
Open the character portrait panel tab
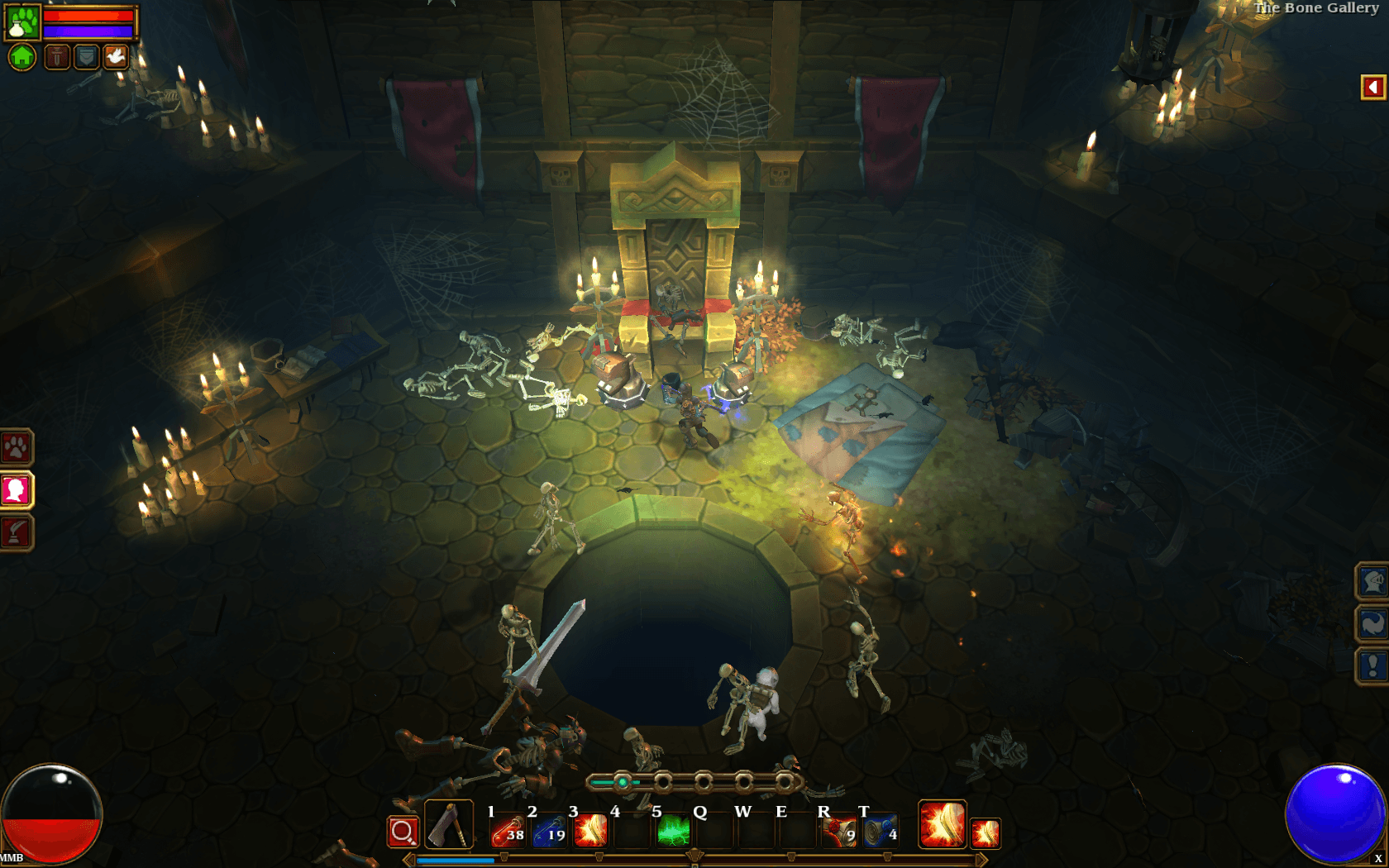pos(16,490)
